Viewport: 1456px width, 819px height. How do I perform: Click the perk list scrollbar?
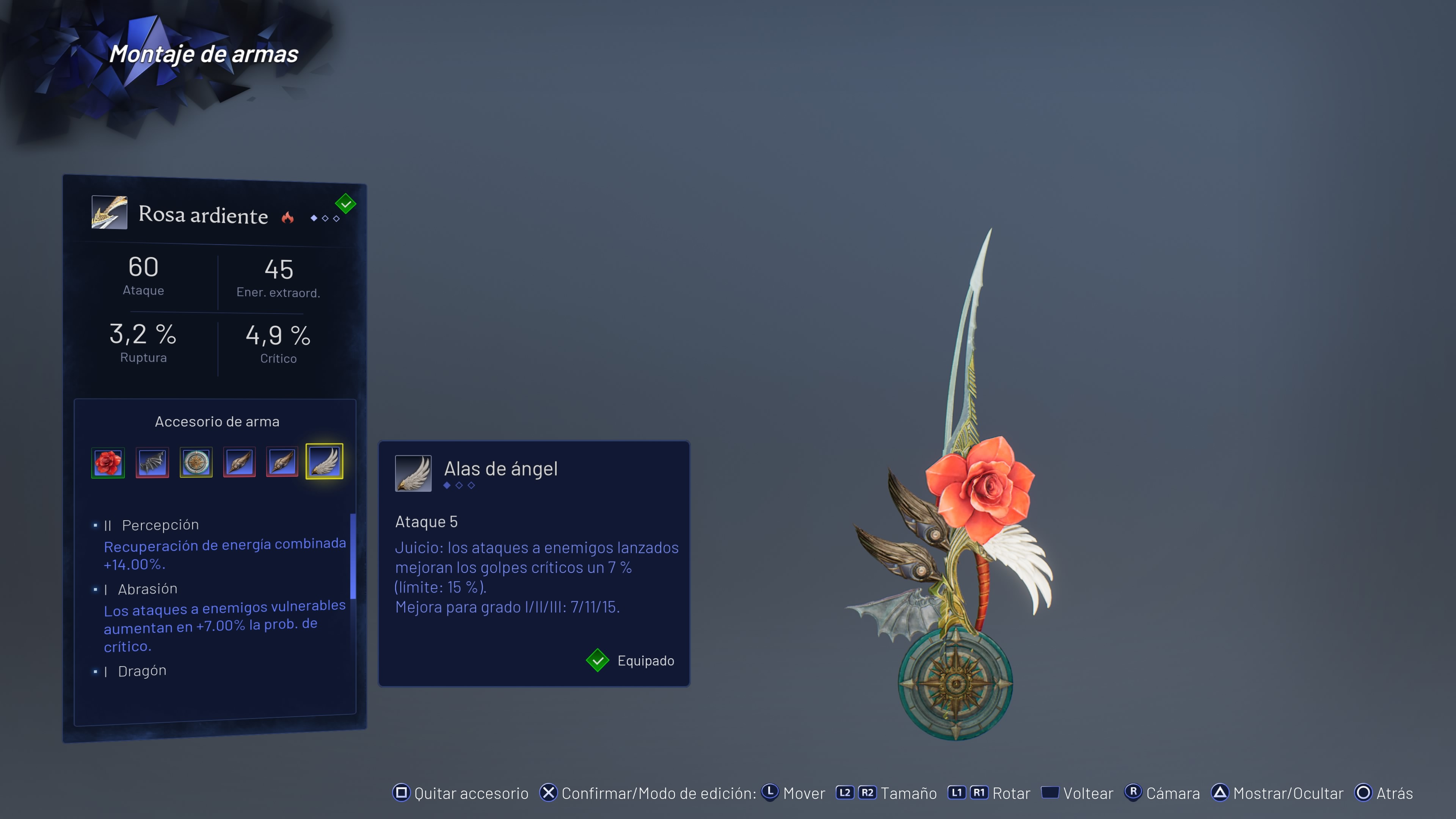click(353, 556)
